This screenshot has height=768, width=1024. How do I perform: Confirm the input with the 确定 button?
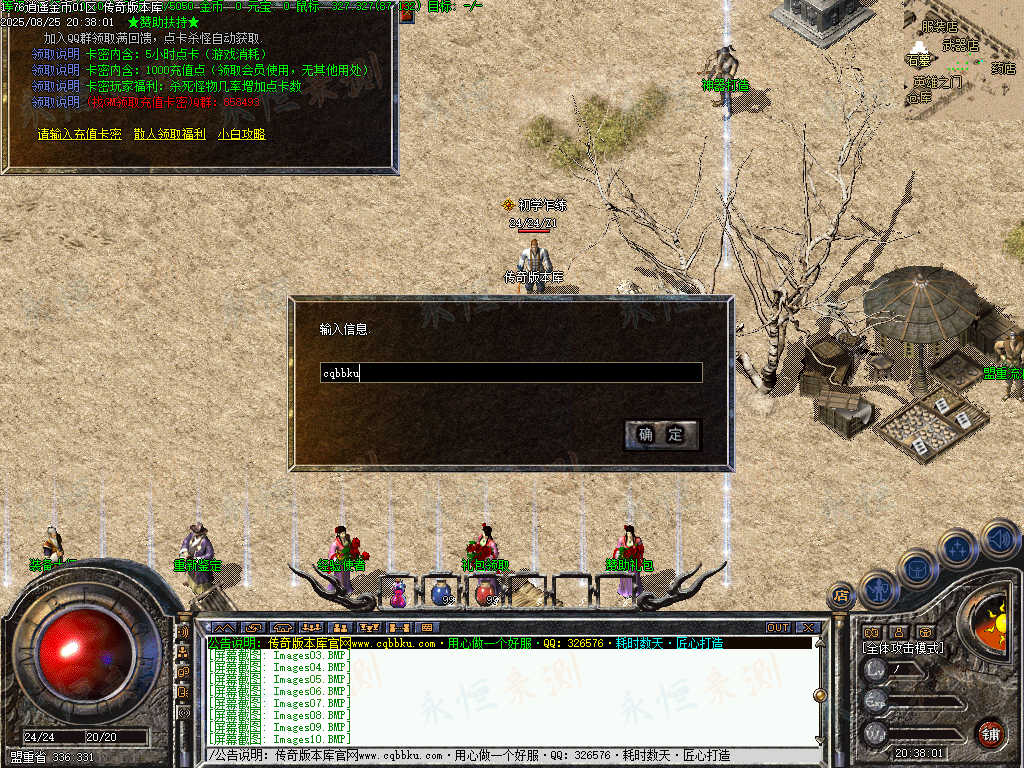(661, 434)
